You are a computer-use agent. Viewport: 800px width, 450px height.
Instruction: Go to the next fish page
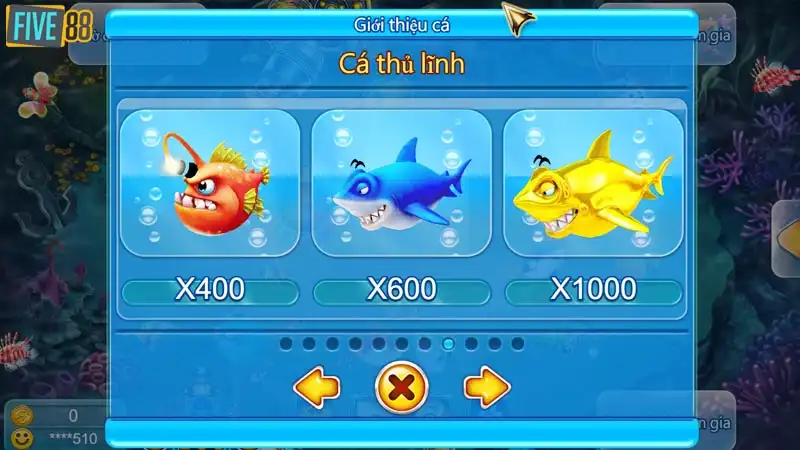pos(487,387)
